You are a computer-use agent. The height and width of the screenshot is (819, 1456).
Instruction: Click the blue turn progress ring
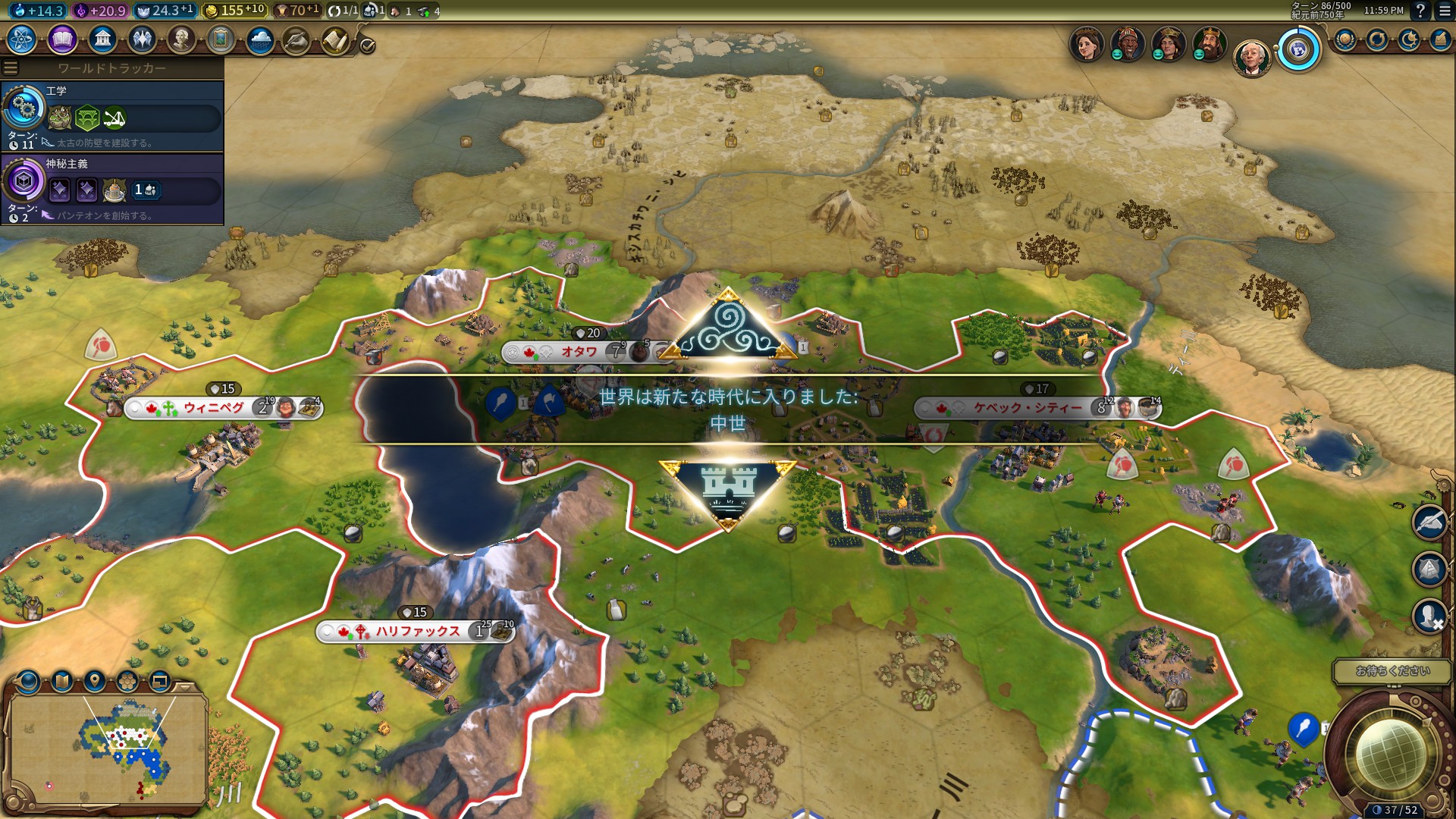1298,49
